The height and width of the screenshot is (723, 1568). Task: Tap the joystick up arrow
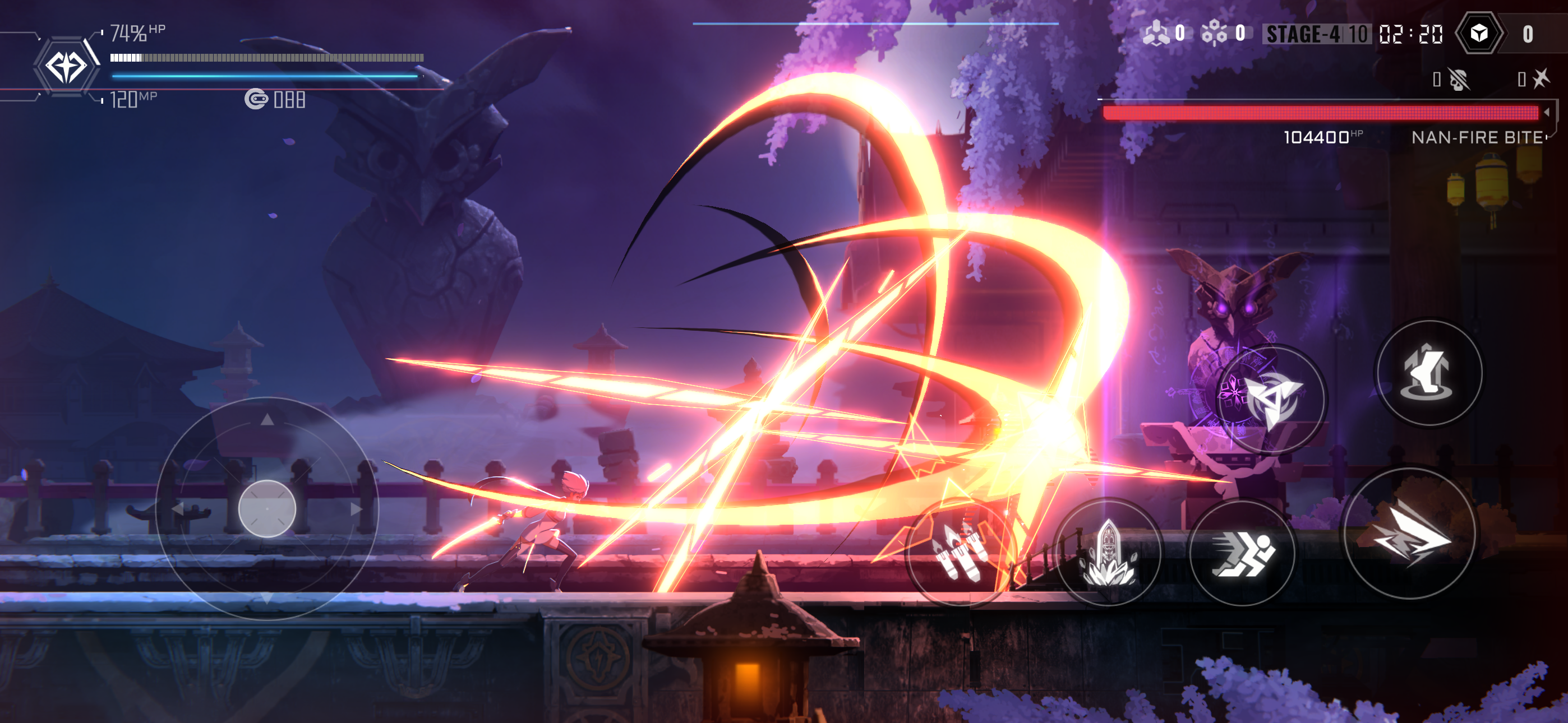(266, 419)
